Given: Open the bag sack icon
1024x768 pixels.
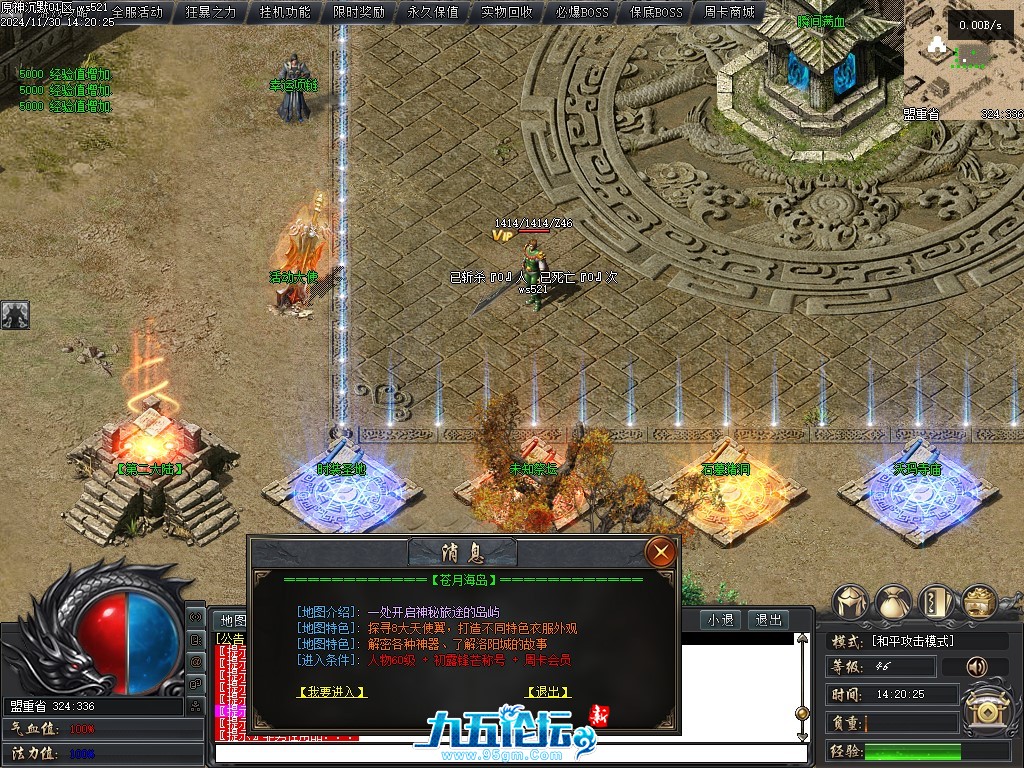Looking at the screenshot, I should coord(893,602).
